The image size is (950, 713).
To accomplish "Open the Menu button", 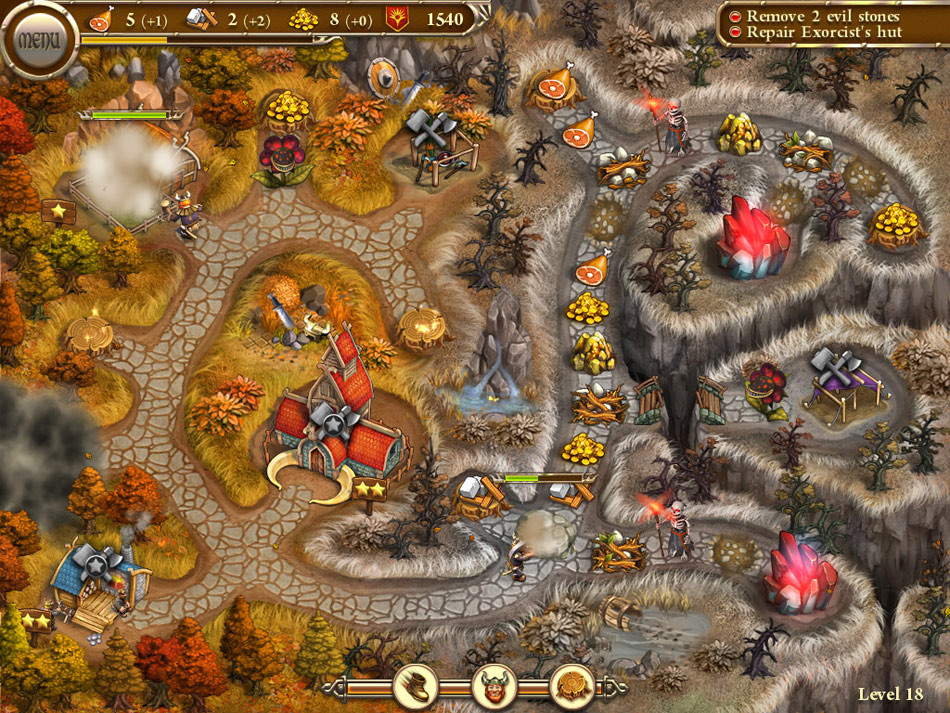I will tap(40, 41).
